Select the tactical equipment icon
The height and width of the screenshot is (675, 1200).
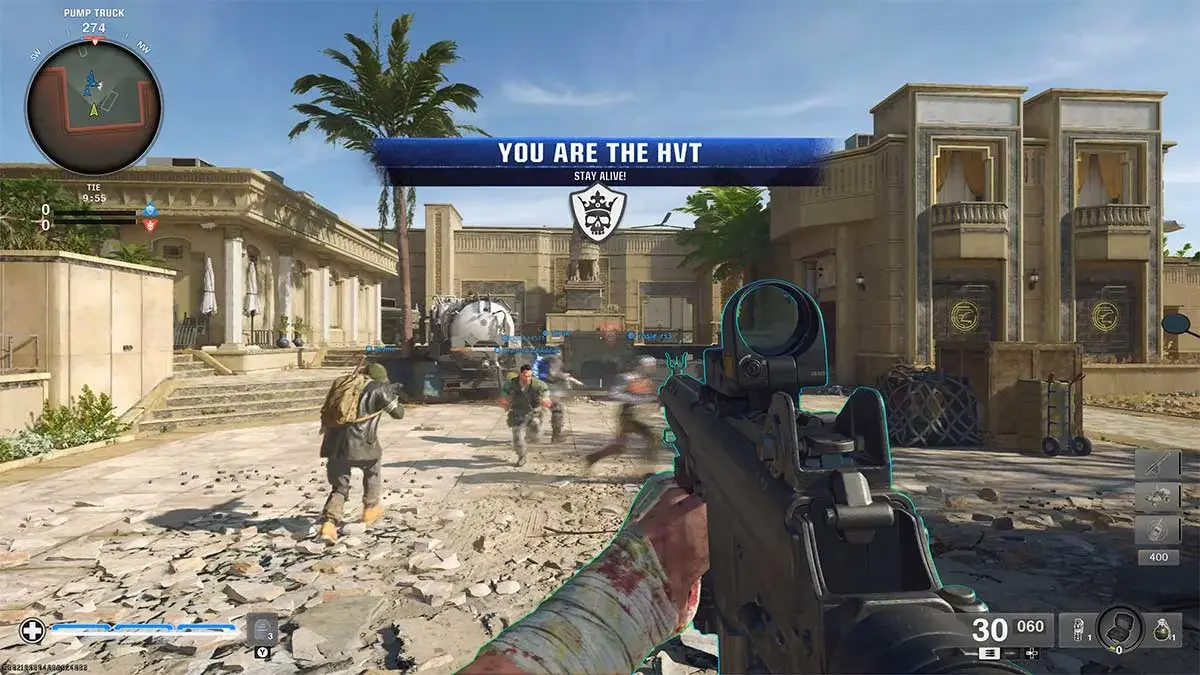point(1076,629)
